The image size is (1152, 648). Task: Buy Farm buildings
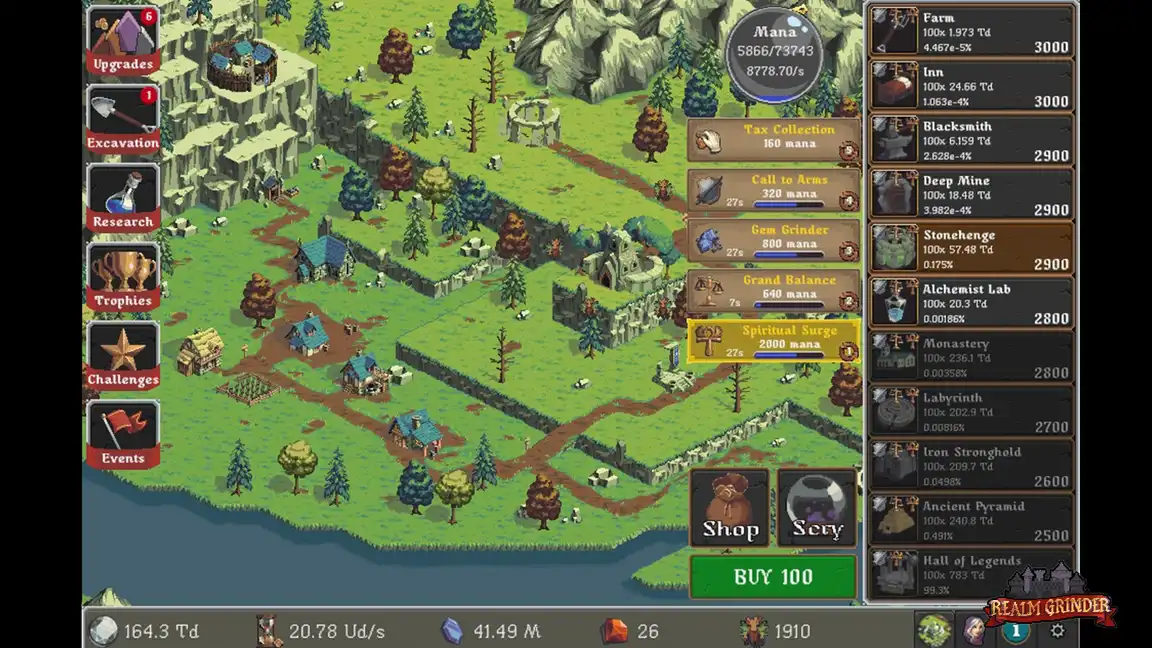(x=970, y=32)
